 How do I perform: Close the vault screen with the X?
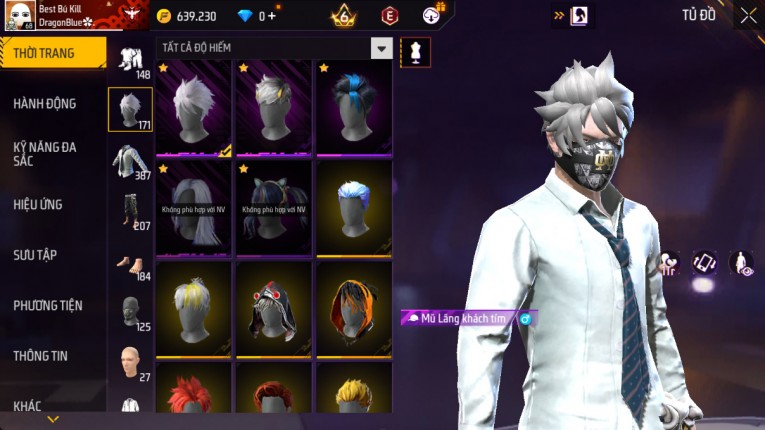click(748, 15)
